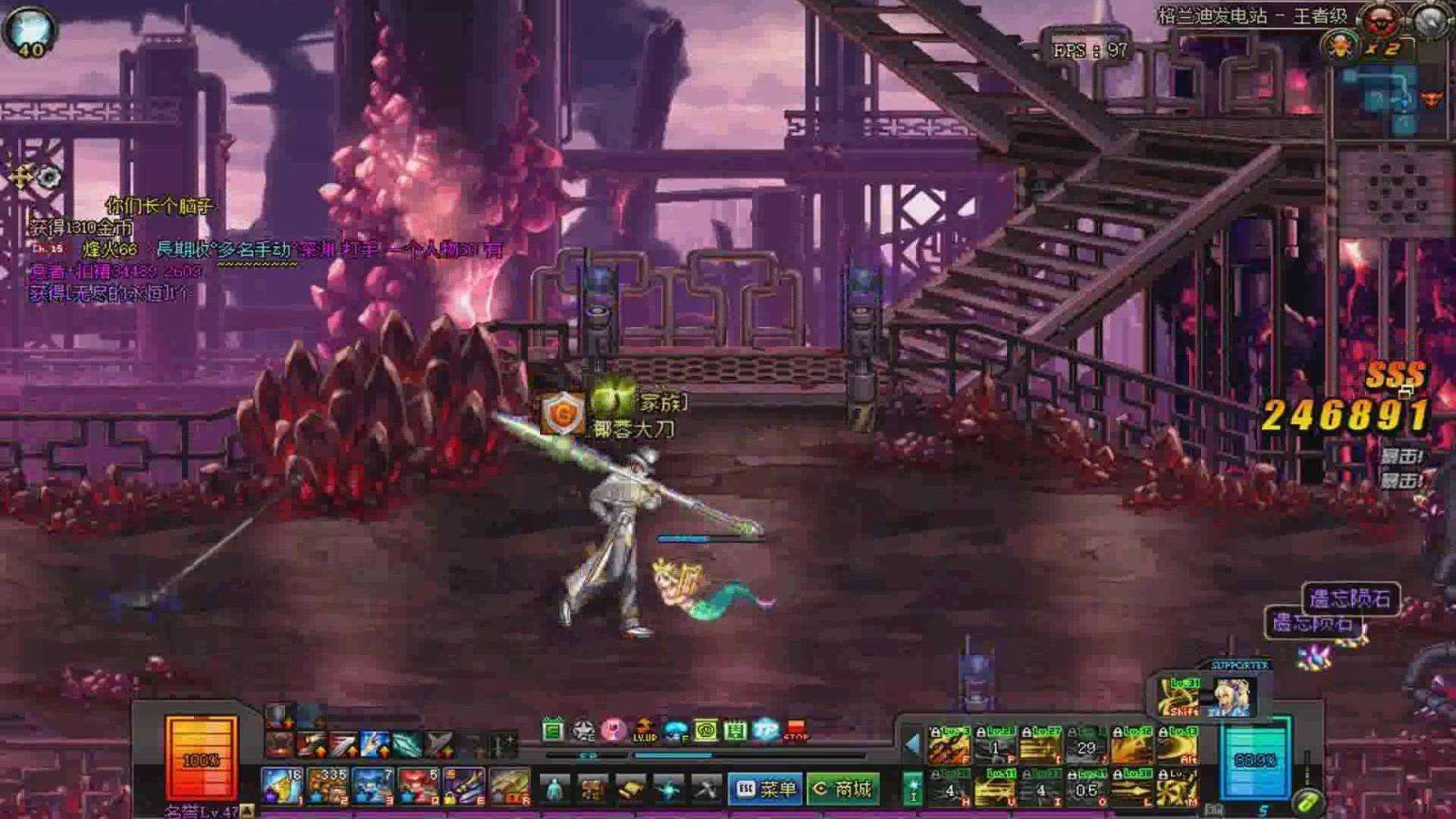Click the red STOP icon
The height and width of the screenshot is (819, 1456).
coord(796,730)
